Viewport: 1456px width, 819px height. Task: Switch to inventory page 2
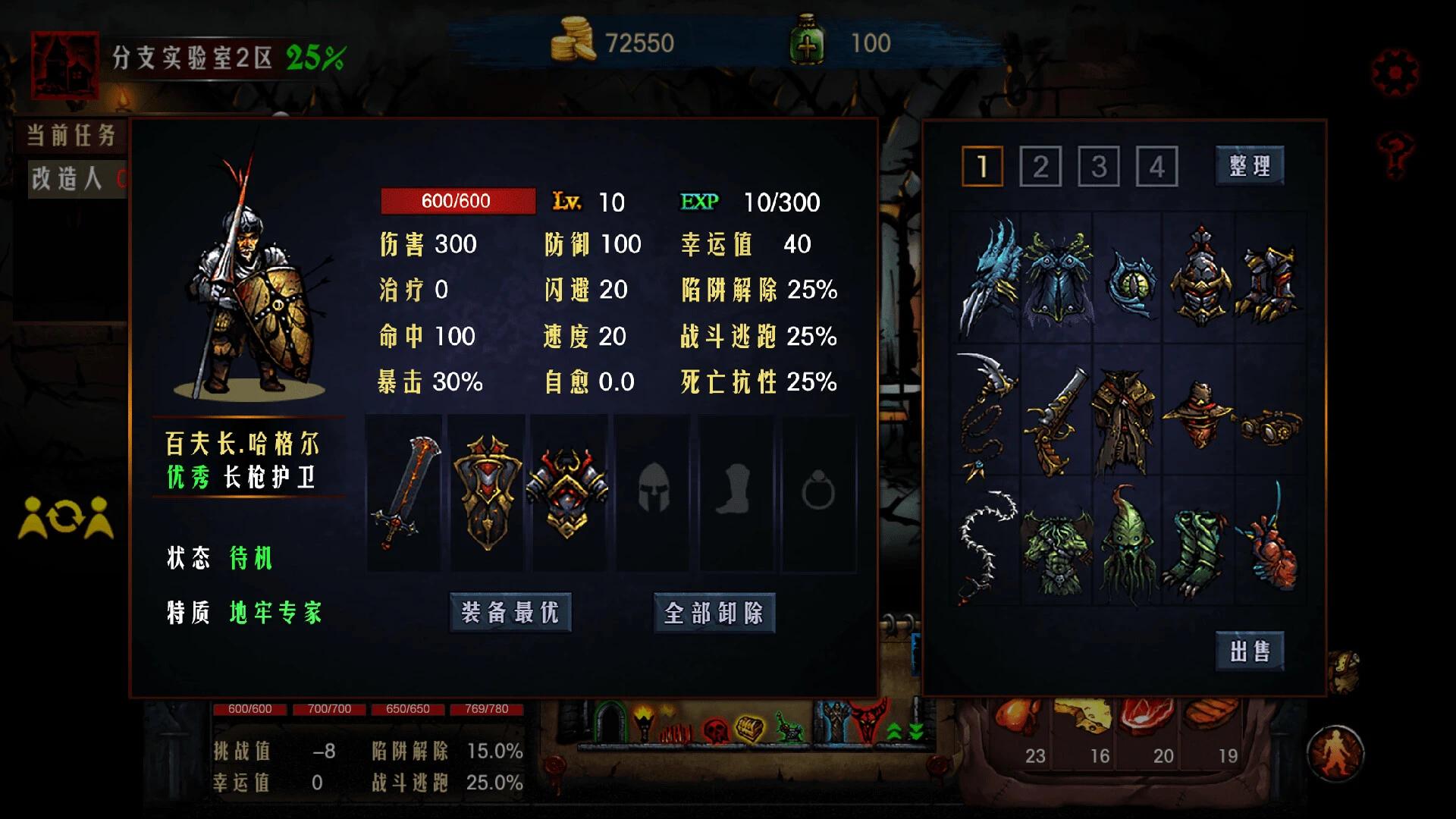point(1040,166)
